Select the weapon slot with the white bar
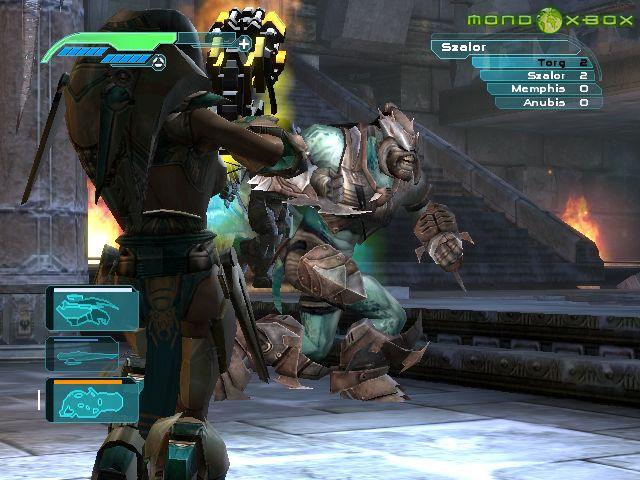This screenshot has height=480, width=640. click(90, 308)
